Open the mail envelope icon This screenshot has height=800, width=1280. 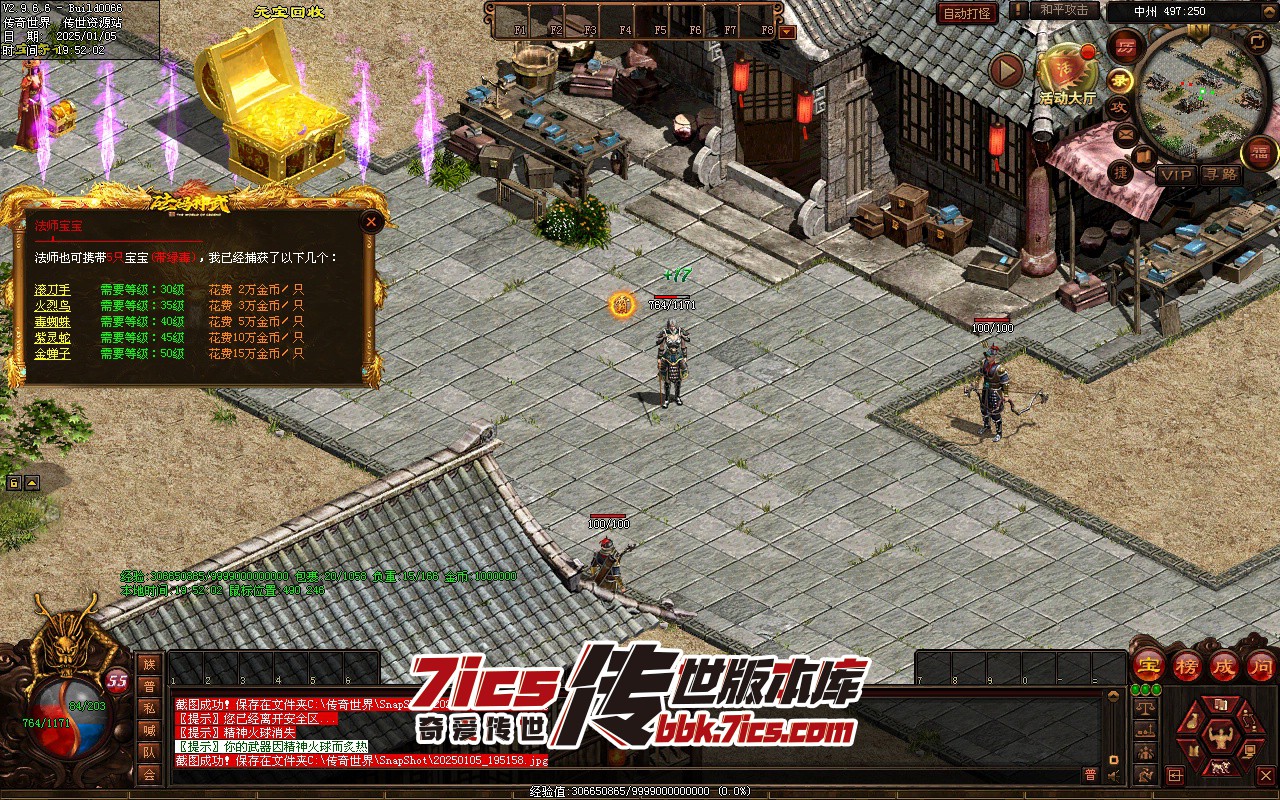1126,132
